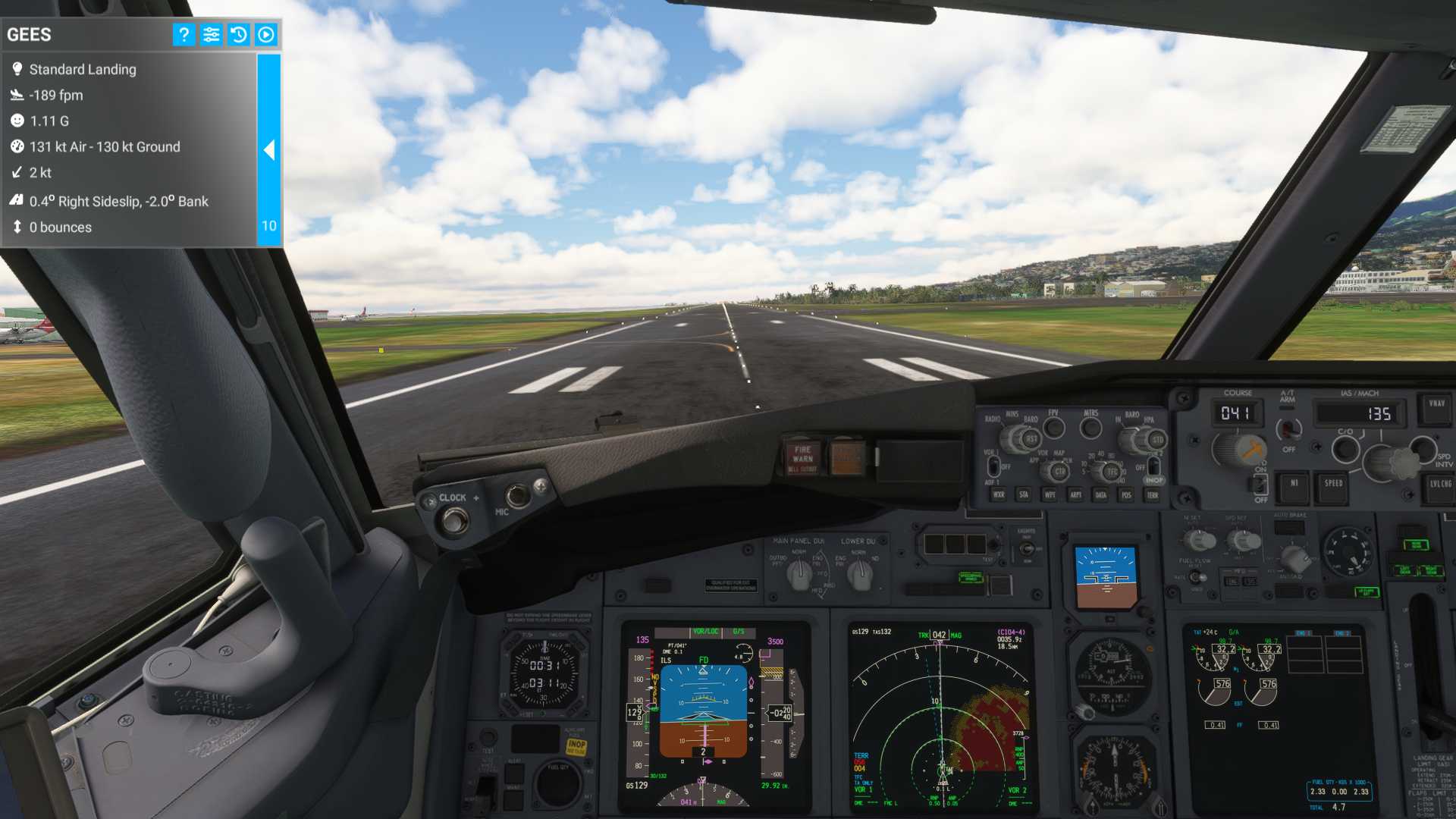Click the GEES play circle button
1456x819 pixels.
tap(266, 35)
